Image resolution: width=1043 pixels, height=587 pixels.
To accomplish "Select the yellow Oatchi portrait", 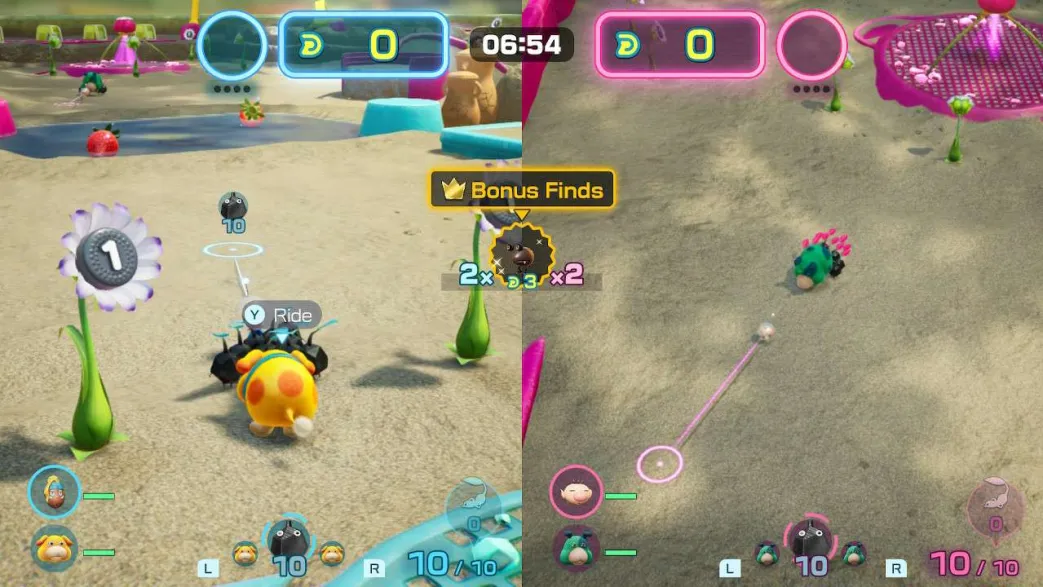I will point(53,550).
